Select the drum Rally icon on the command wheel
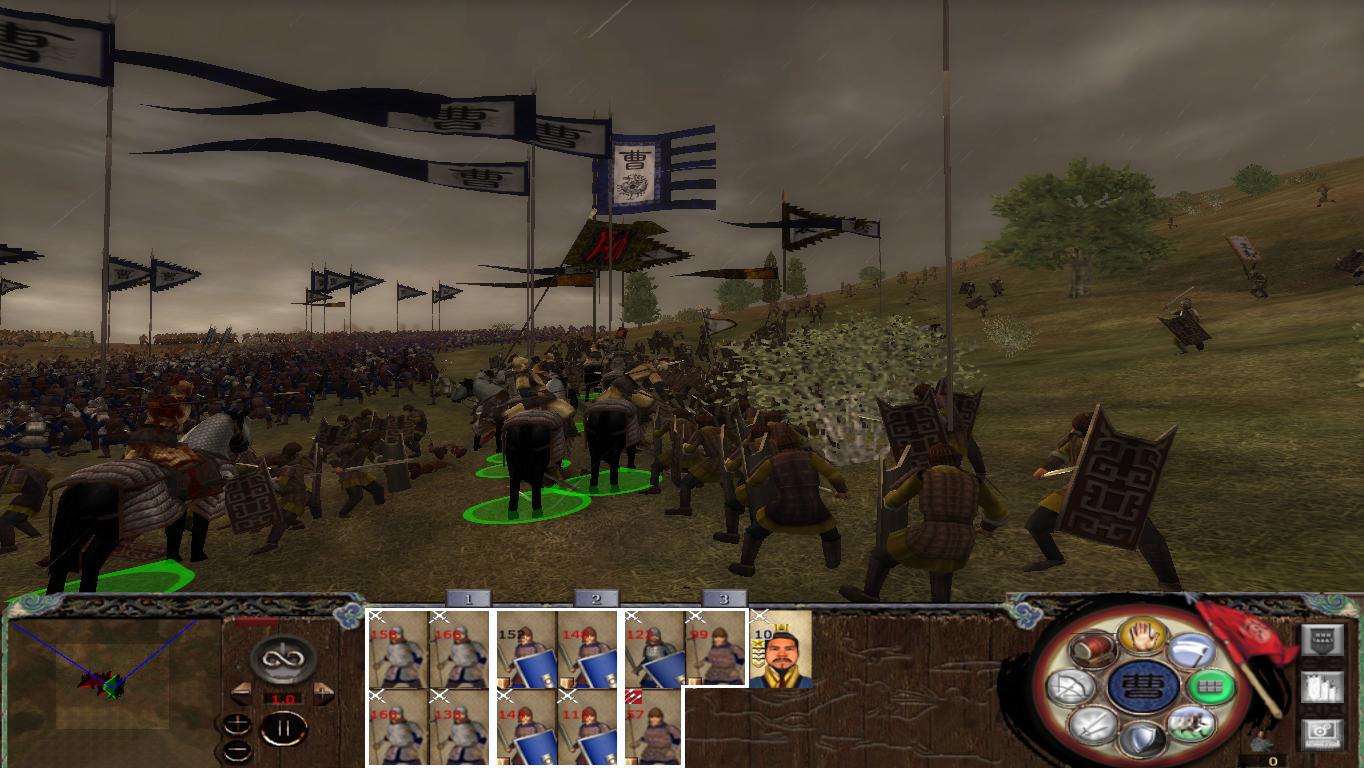The height and width of the screenshot is (768, 1364). (x=1091, y=650)
